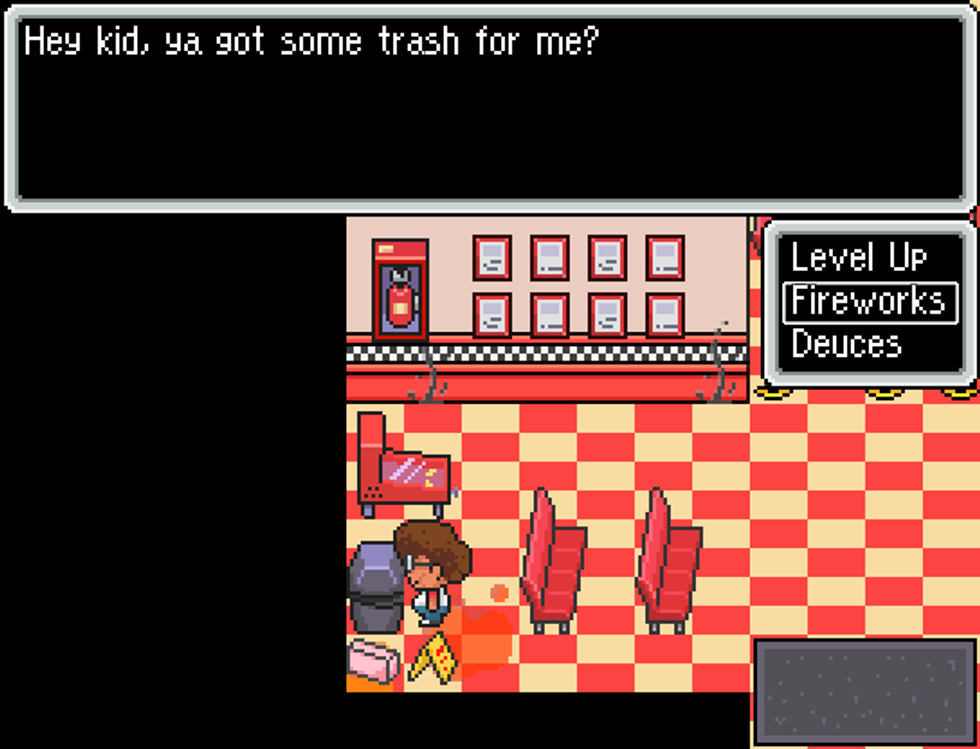Viewport: 980px width, 749px height.
Task: Select Fireworks from the choice menu
Action: coord(868,301)
